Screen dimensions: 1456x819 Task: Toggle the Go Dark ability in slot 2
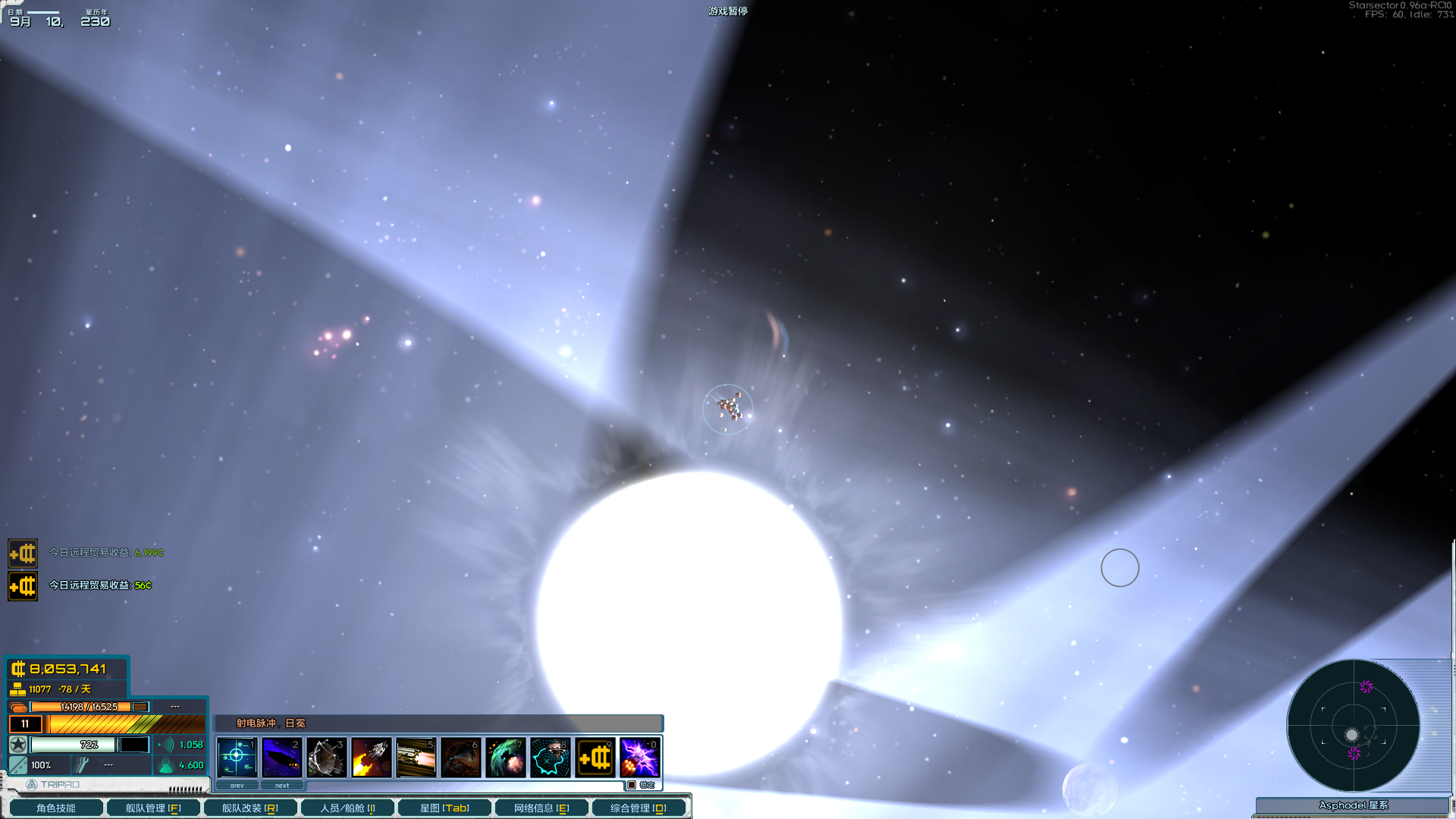pyautogui.click(x=282, y=757)
